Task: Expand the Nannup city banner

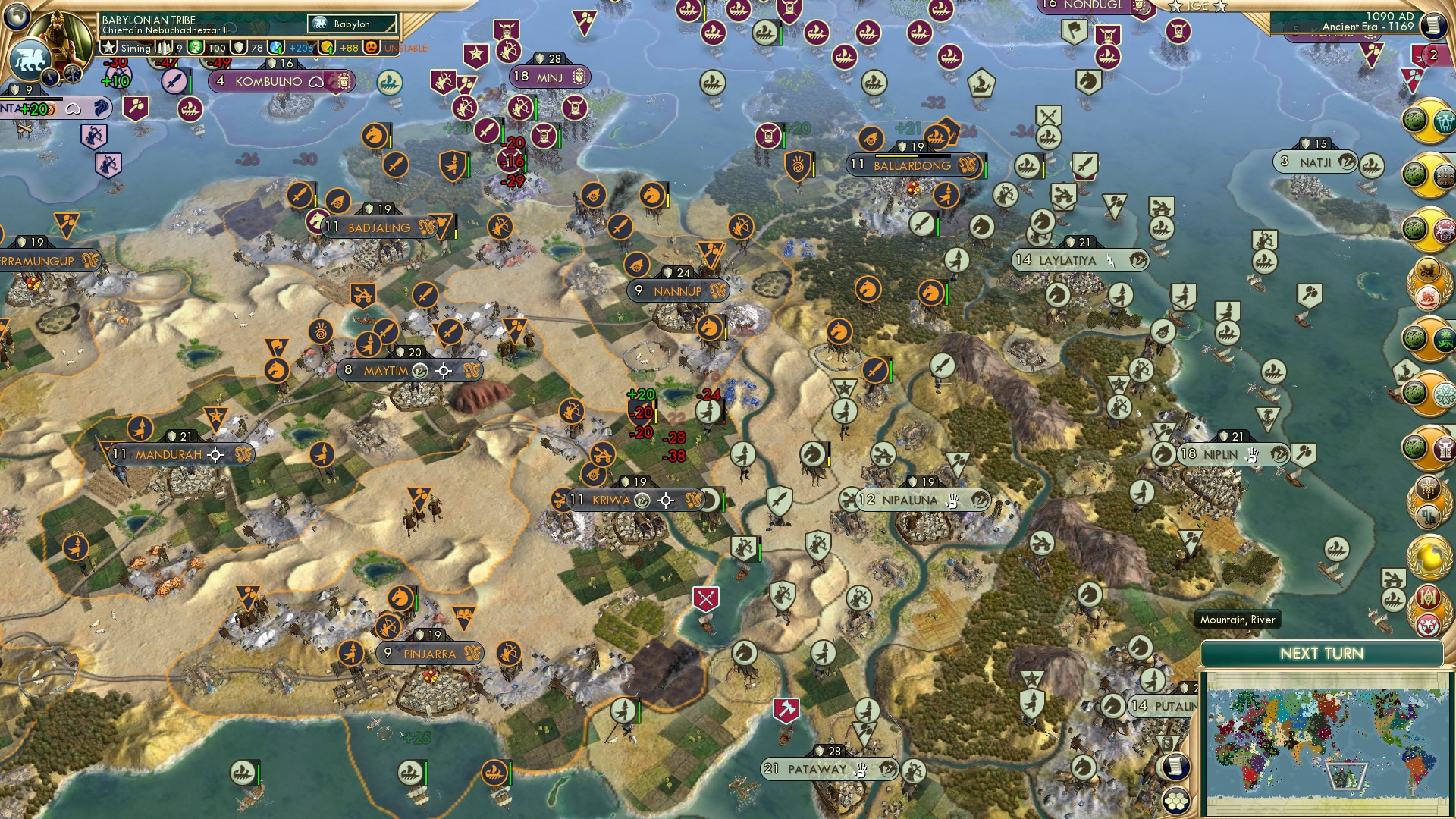Action: [677, 289]
